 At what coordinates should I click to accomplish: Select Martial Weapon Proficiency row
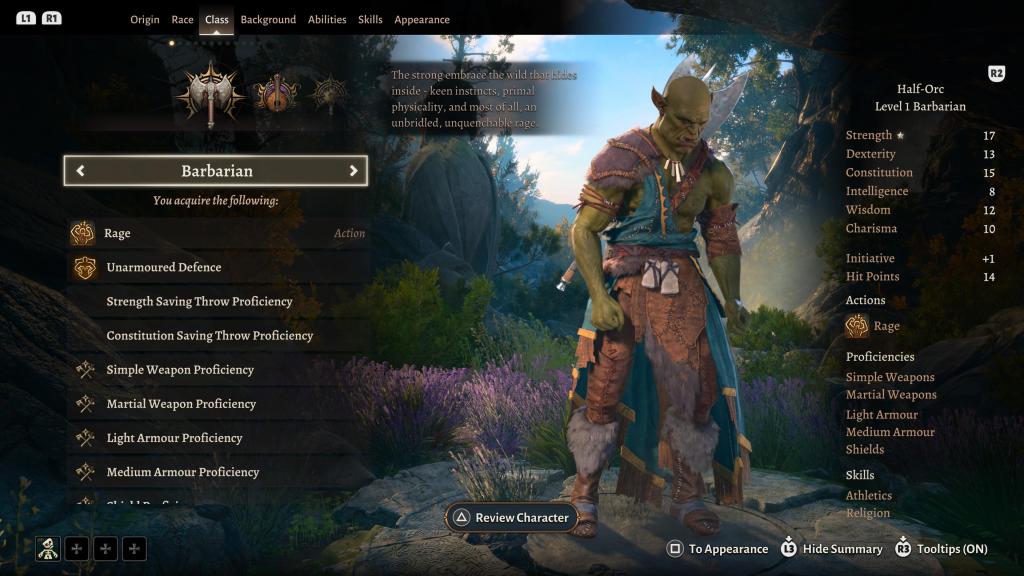pos(216,404)
